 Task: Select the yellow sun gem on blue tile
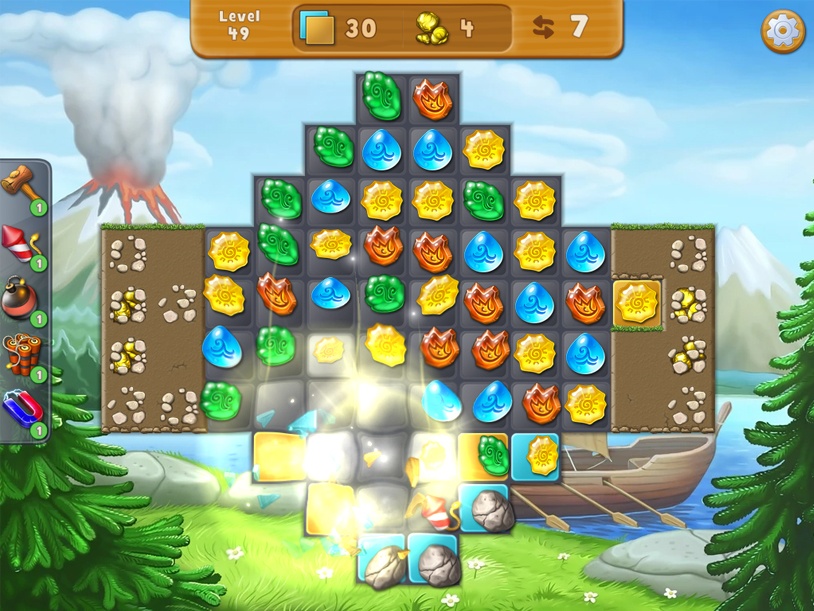coord(540,455)
